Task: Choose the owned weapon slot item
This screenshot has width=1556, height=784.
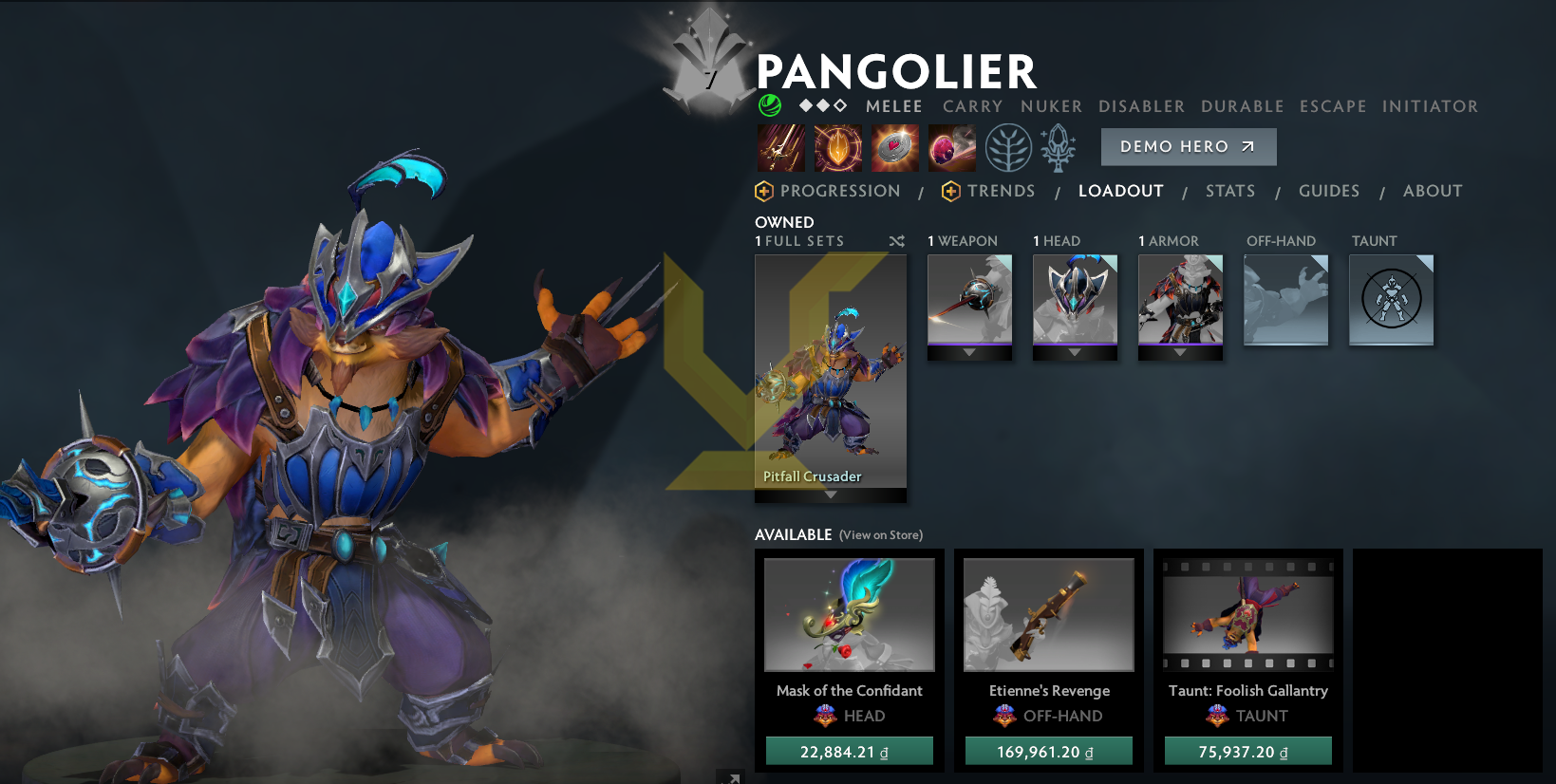Action: click(969, 299)
